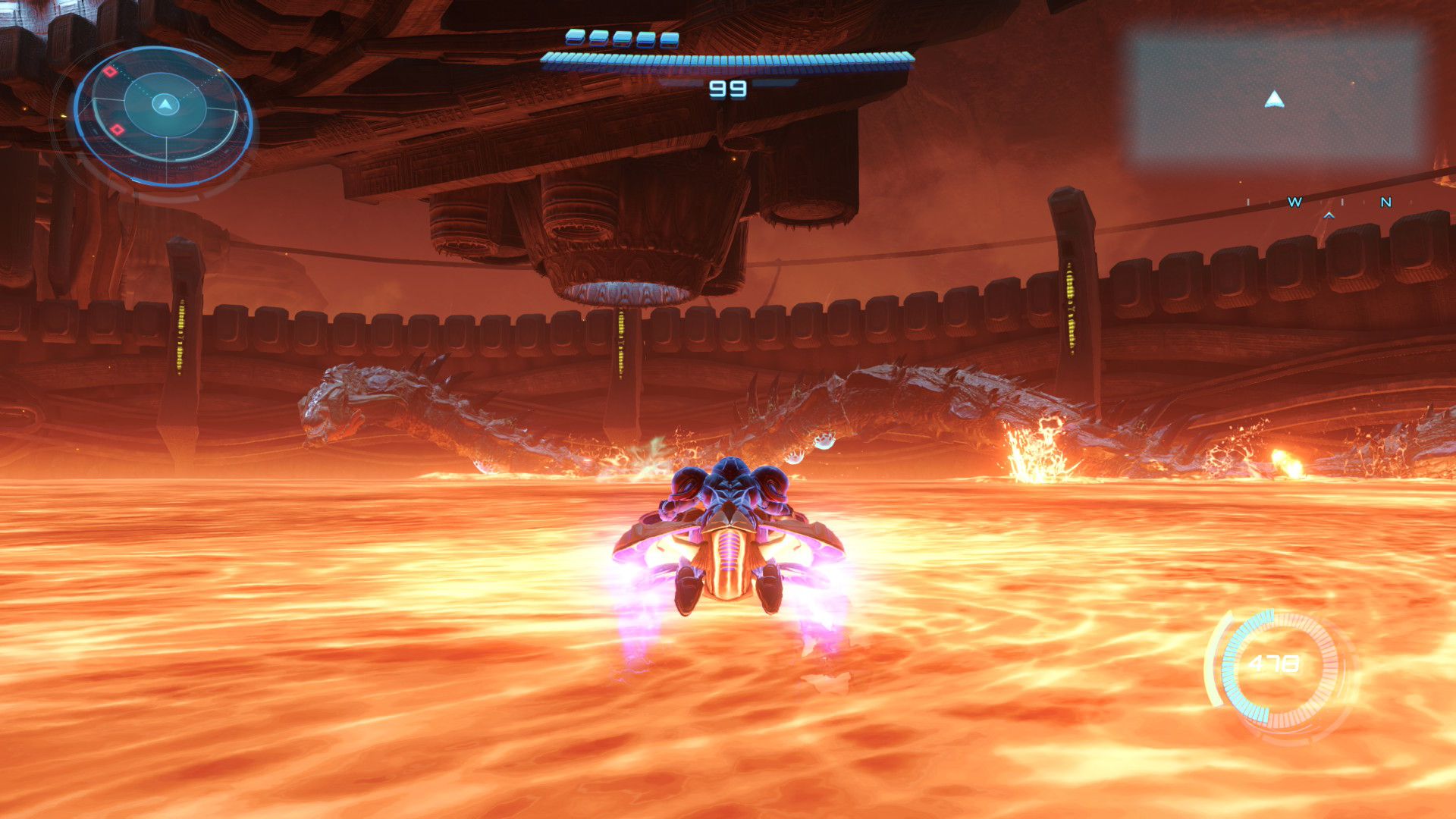Click the circular radar display
The height and width of the screenshot is (819, 1456).
(x=164, y=115)
